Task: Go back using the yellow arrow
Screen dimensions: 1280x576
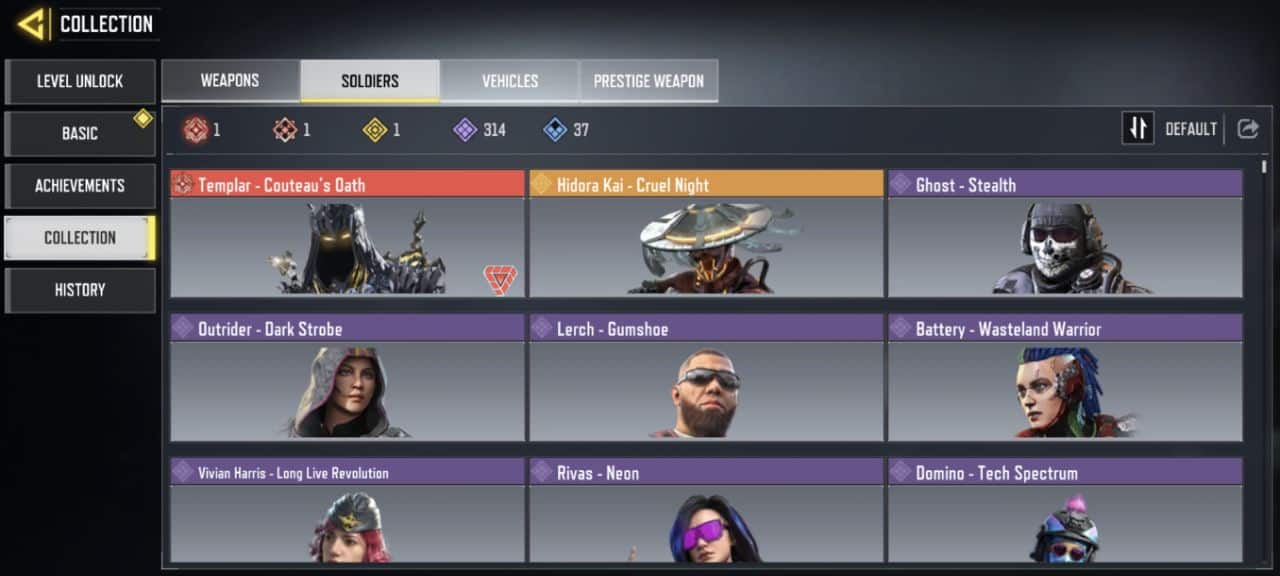Action: (31, 24)
